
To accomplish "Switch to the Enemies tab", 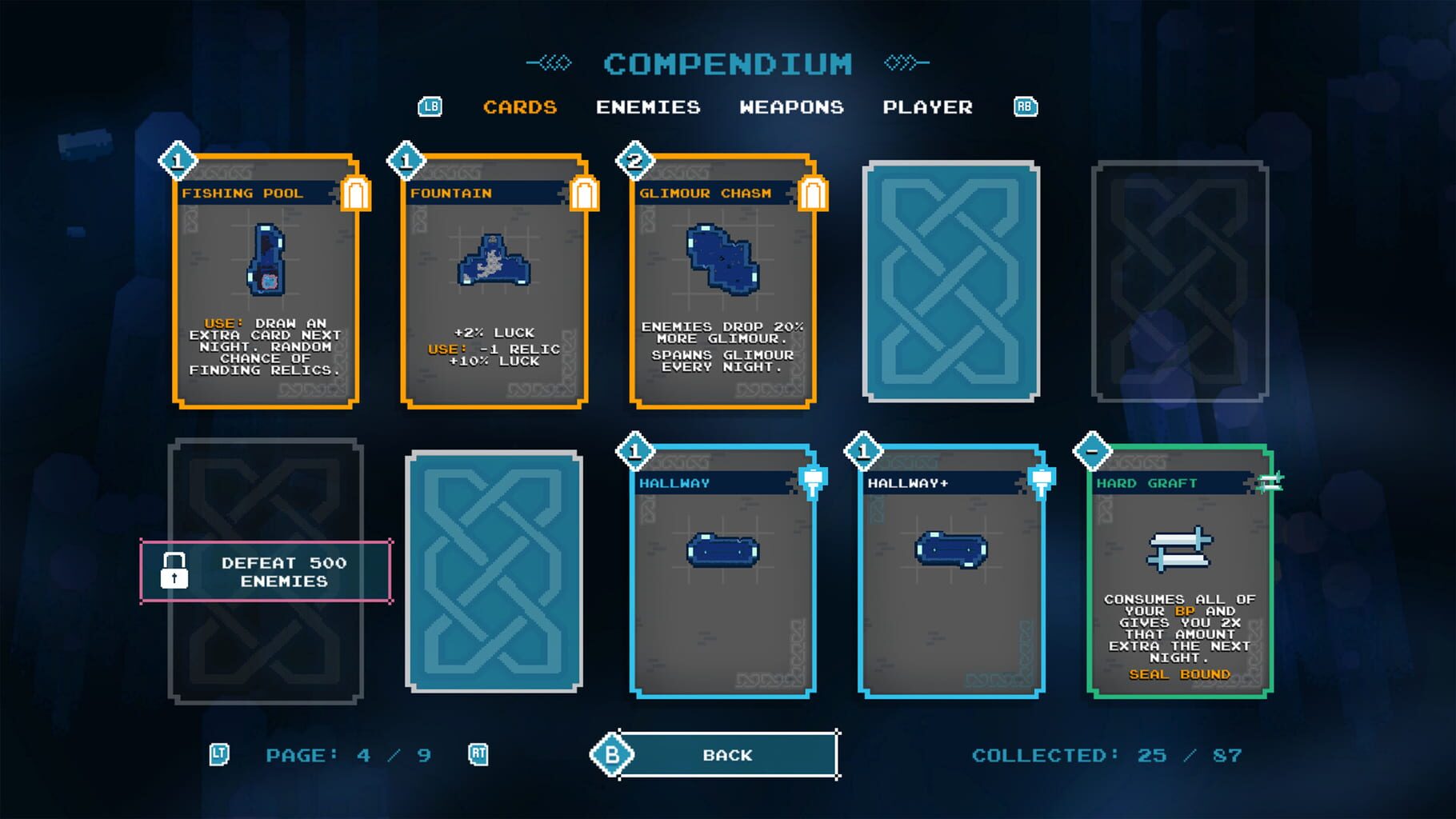I will coord(648,106).
